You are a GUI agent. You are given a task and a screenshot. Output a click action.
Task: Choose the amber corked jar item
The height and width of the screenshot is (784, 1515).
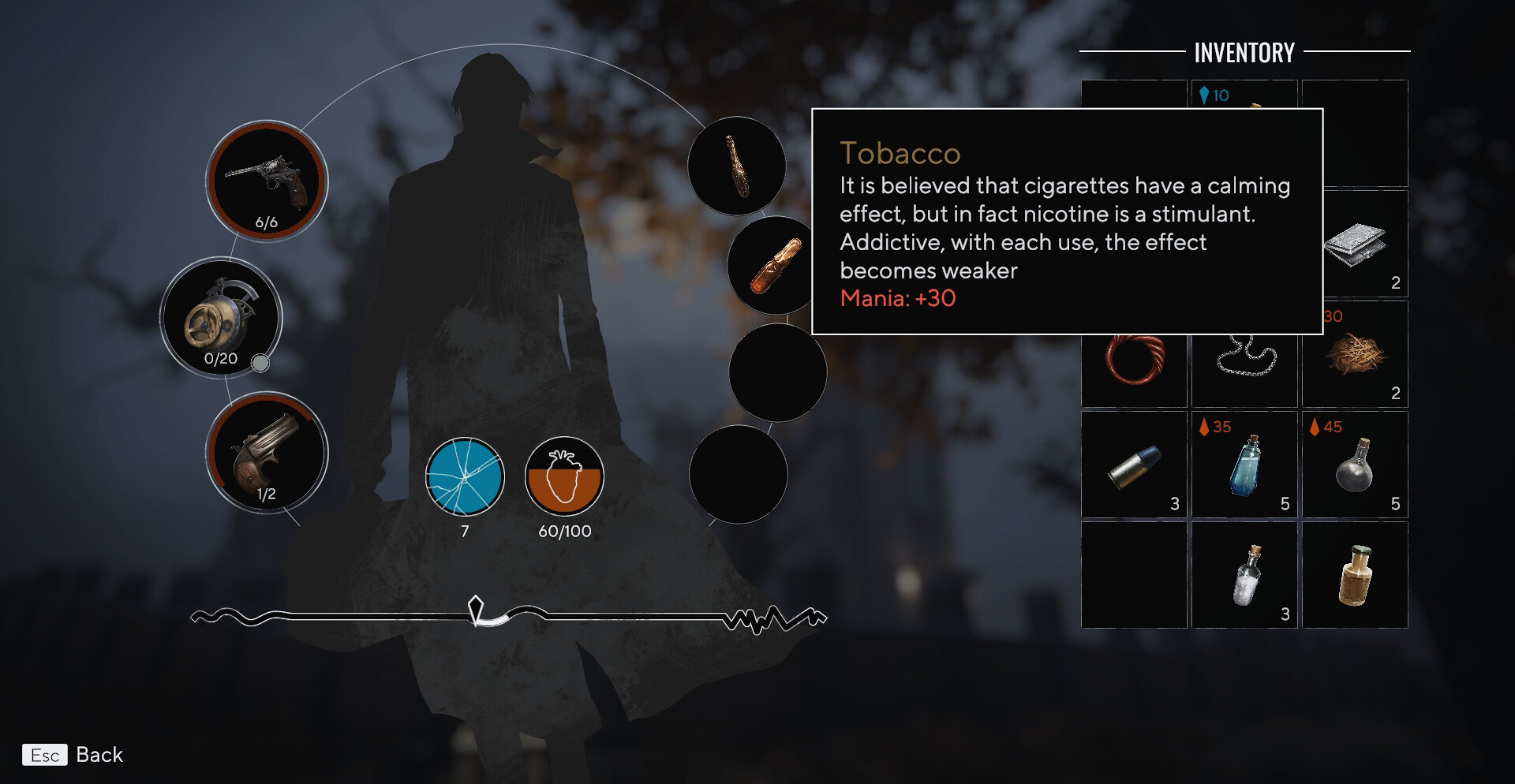[1355, 575]
